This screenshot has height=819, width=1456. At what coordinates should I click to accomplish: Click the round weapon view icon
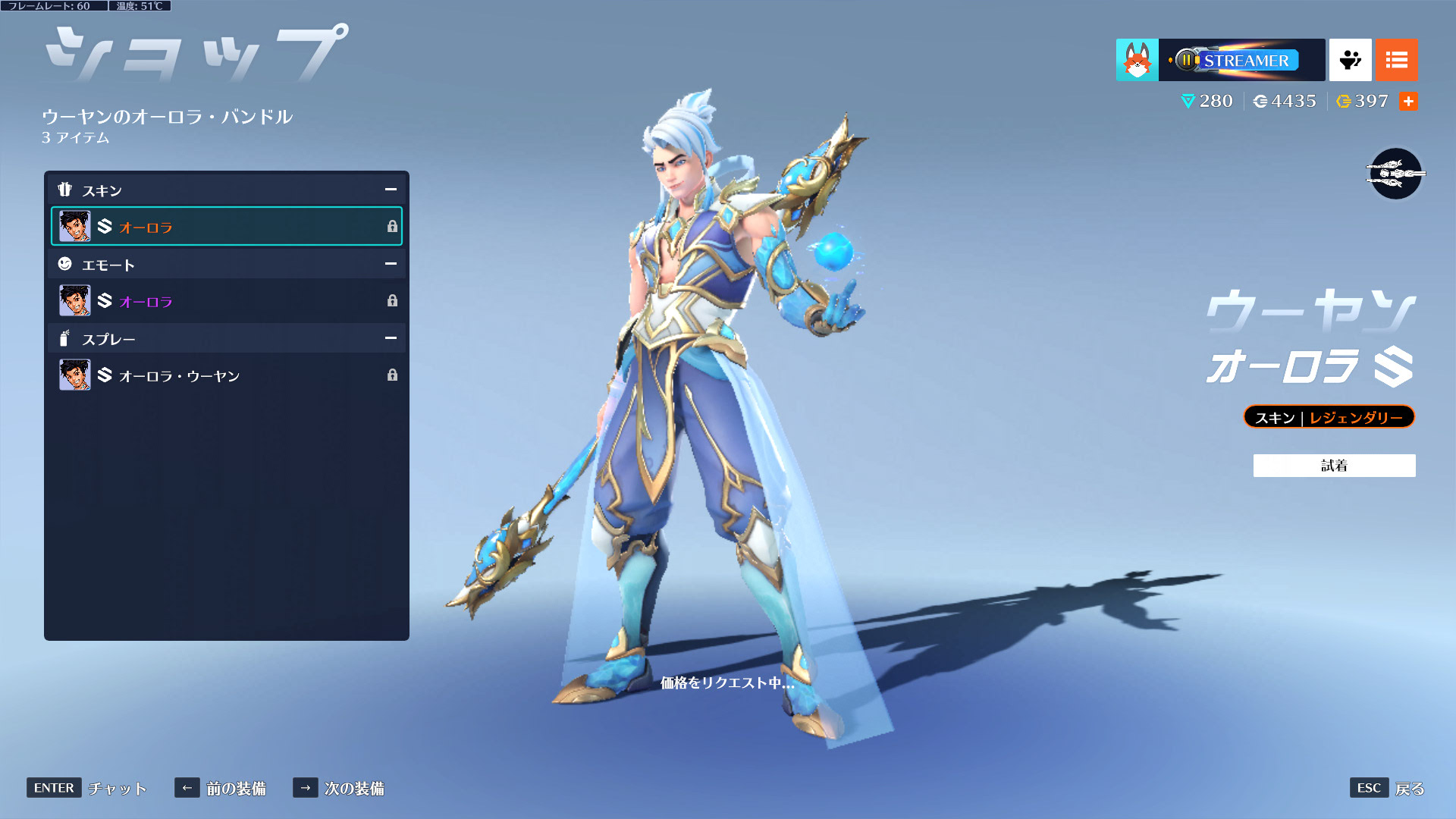(1395, 174)
